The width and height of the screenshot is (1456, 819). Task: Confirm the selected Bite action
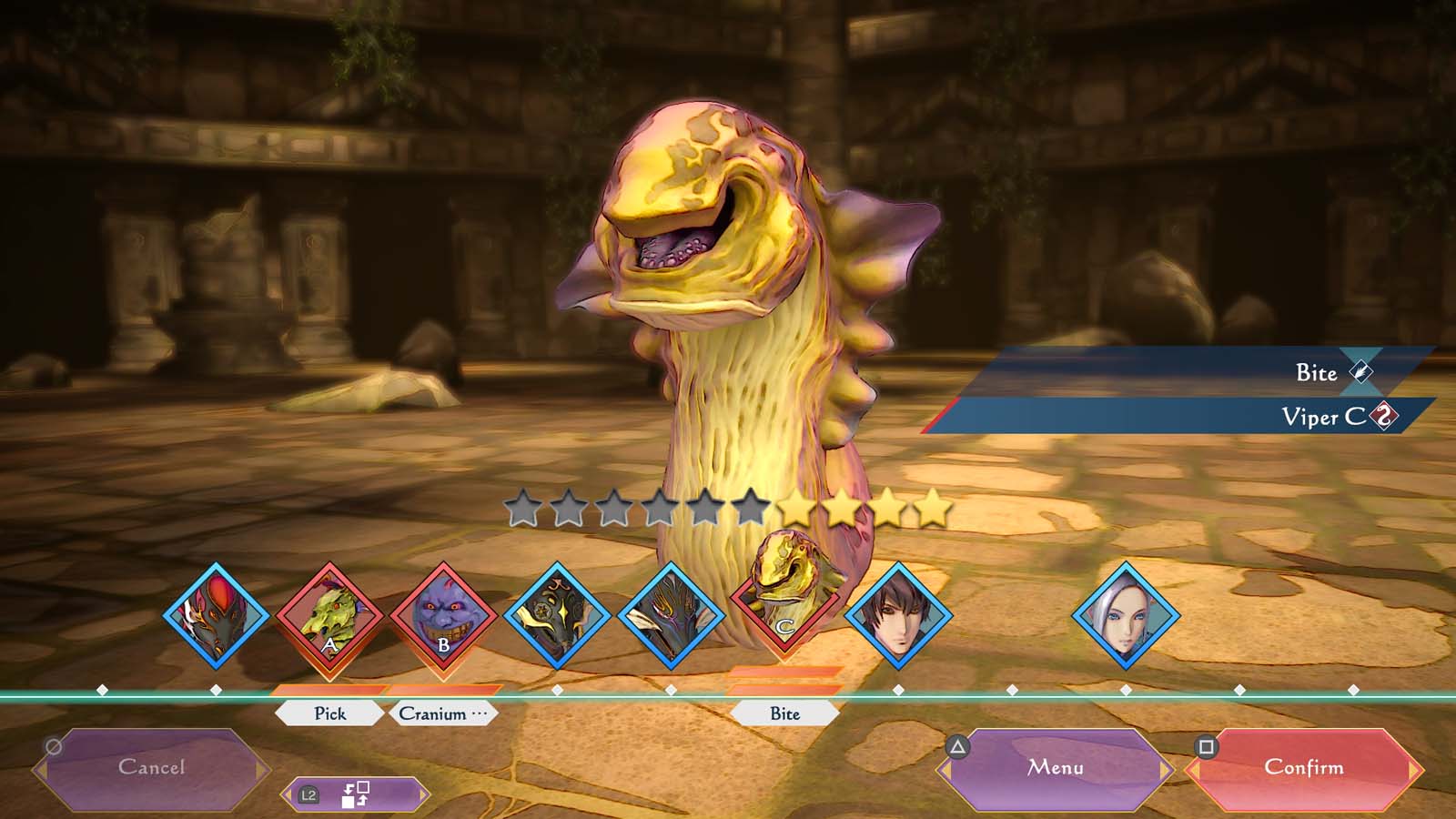[x=1303, y=768]
